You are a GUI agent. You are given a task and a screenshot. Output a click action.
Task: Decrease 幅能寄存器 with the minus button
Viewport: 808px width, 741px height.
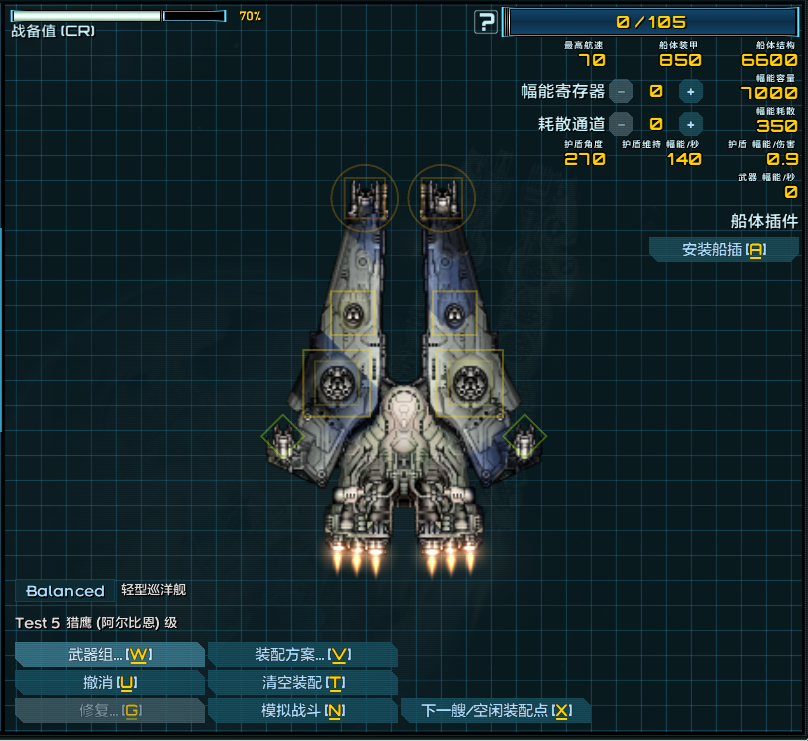[621, 91]
